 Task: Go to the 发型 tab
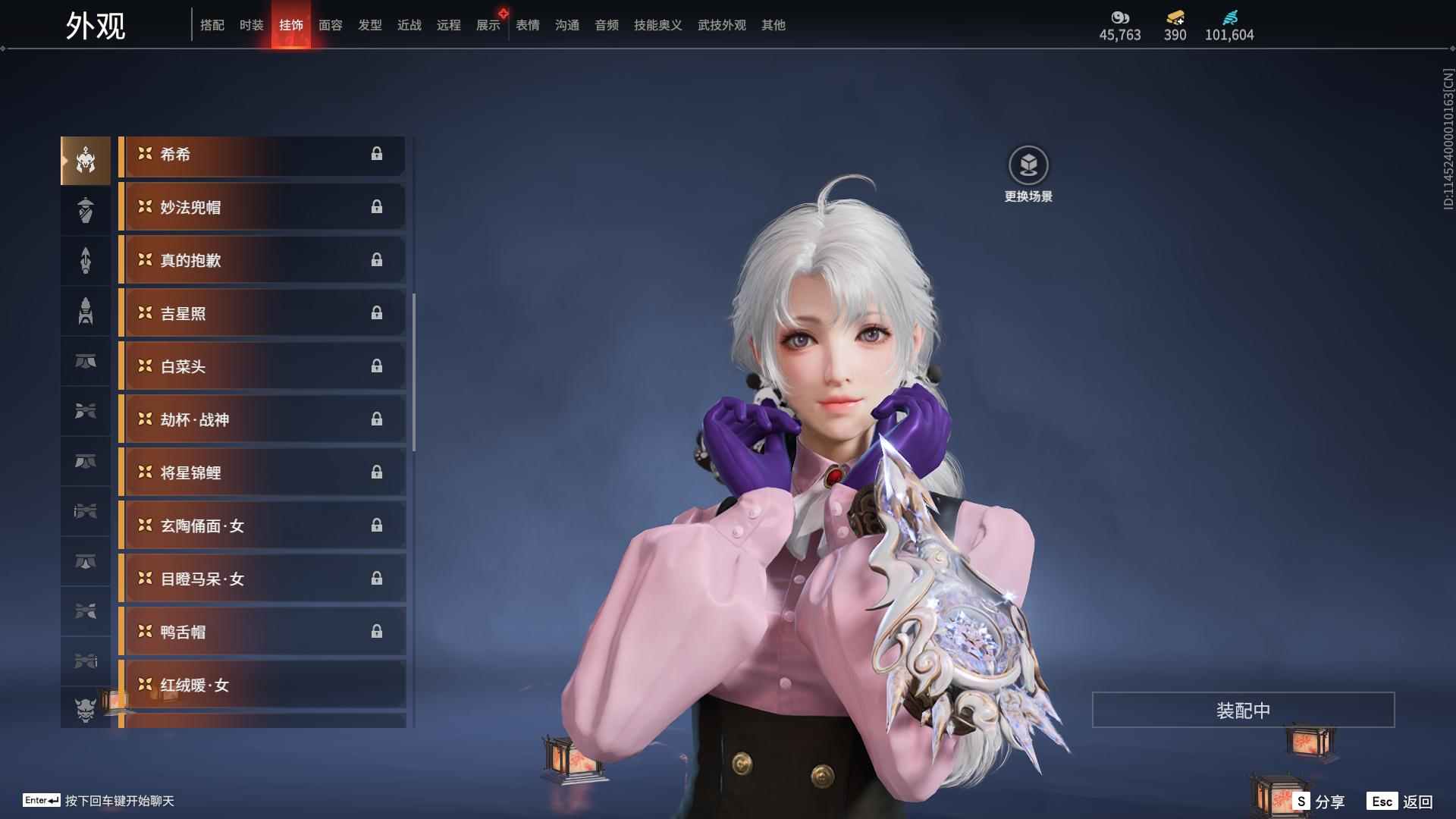point(369,25)
